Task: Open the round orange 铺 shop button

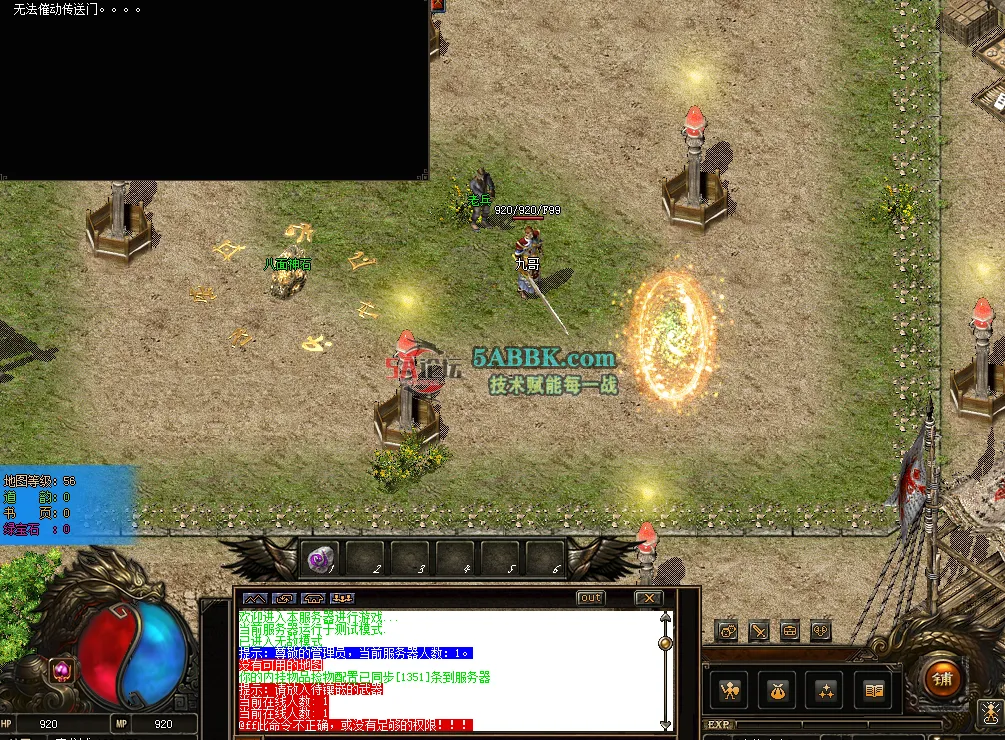Action: [x=940, y=680]
